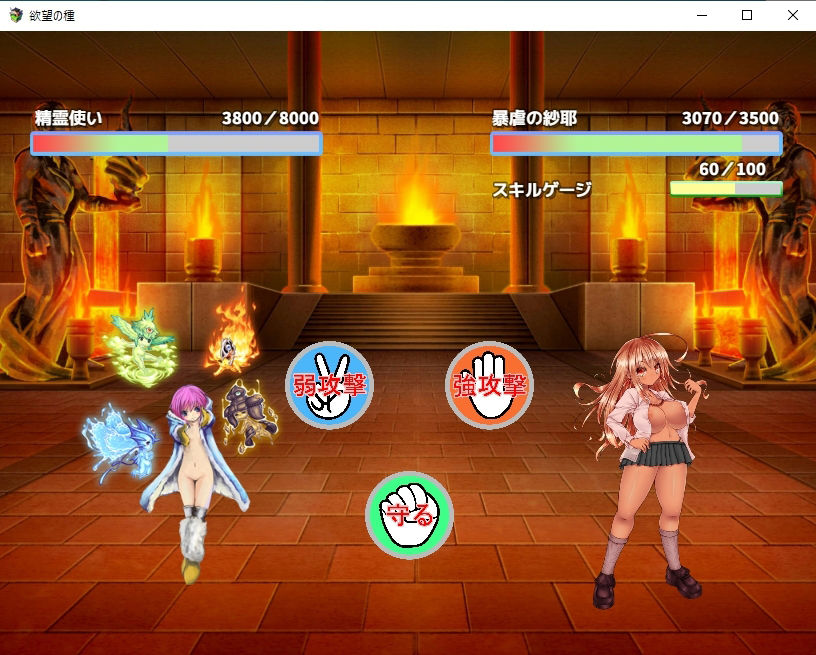Choose the 弱攻撃 scissors attack button
This screenshot has height=655, width=816.
click(329, 385)
